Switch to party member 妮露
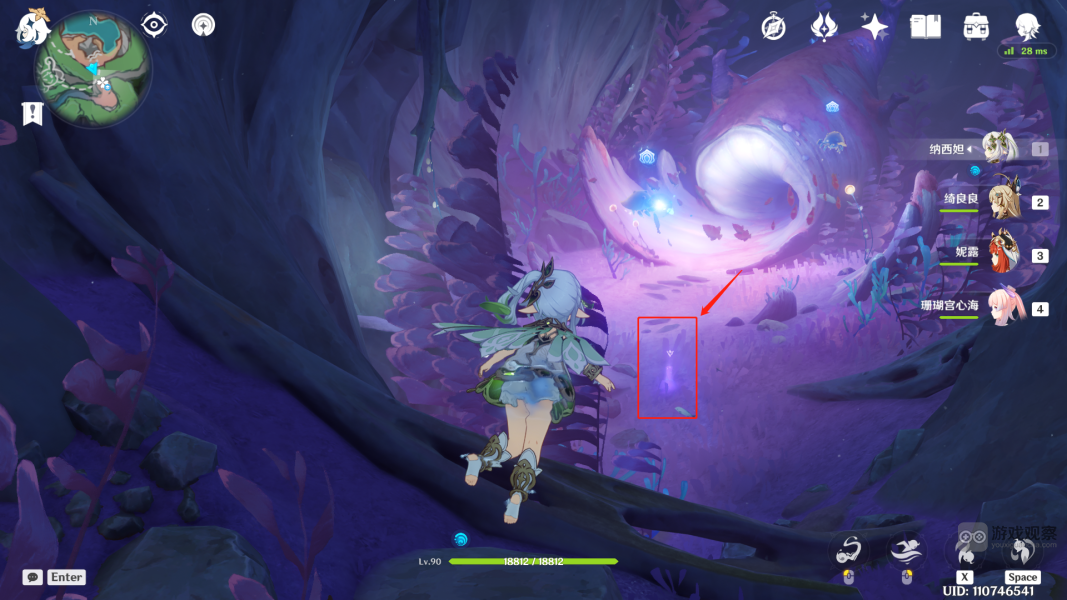Screen dimensions: 1067x600 1001,254
